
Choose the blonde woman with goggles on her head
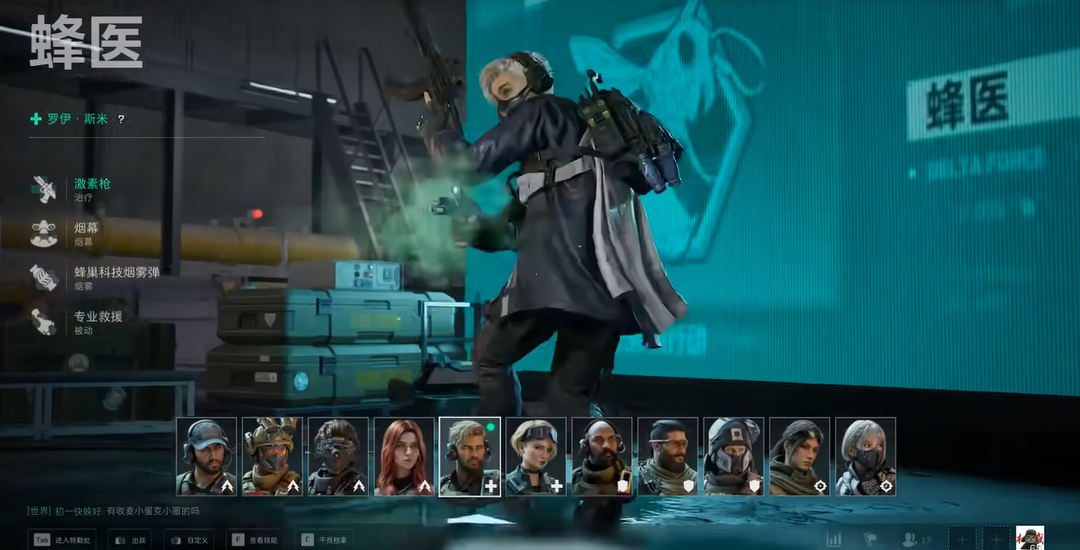536,456
